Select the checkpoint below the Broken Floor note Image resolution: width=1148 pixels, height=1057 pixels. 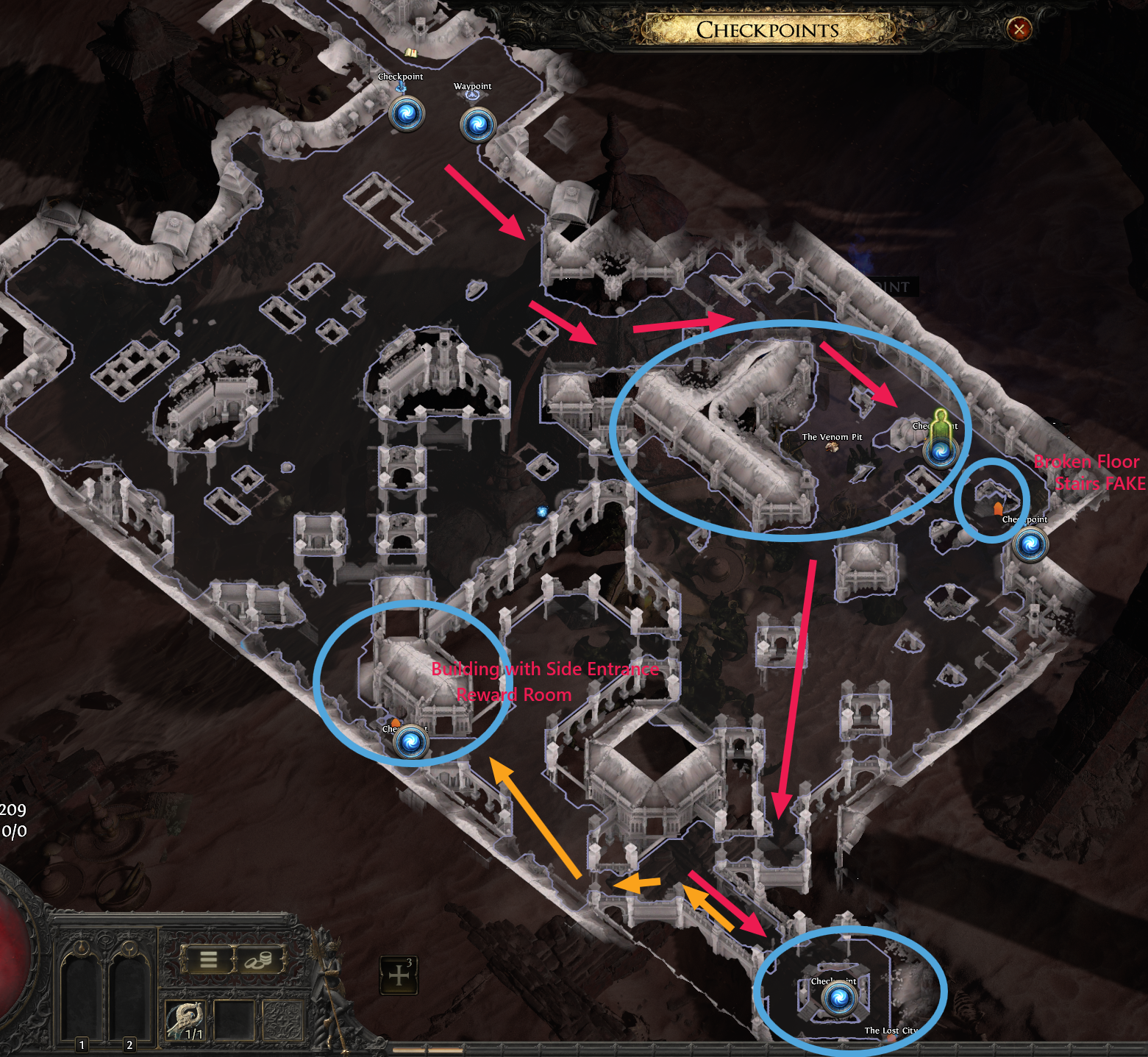pyautogui.click(x=1030, y=545)
